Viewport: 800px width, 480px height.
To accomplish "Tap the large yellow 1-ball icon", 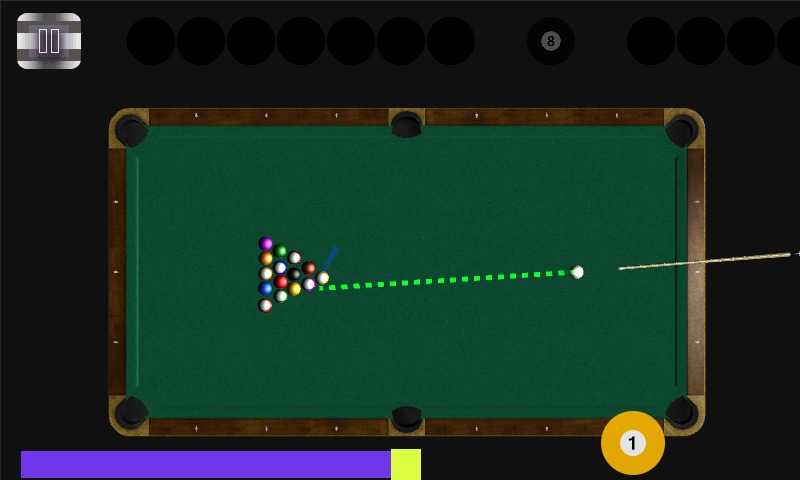I will coord(632,443).
